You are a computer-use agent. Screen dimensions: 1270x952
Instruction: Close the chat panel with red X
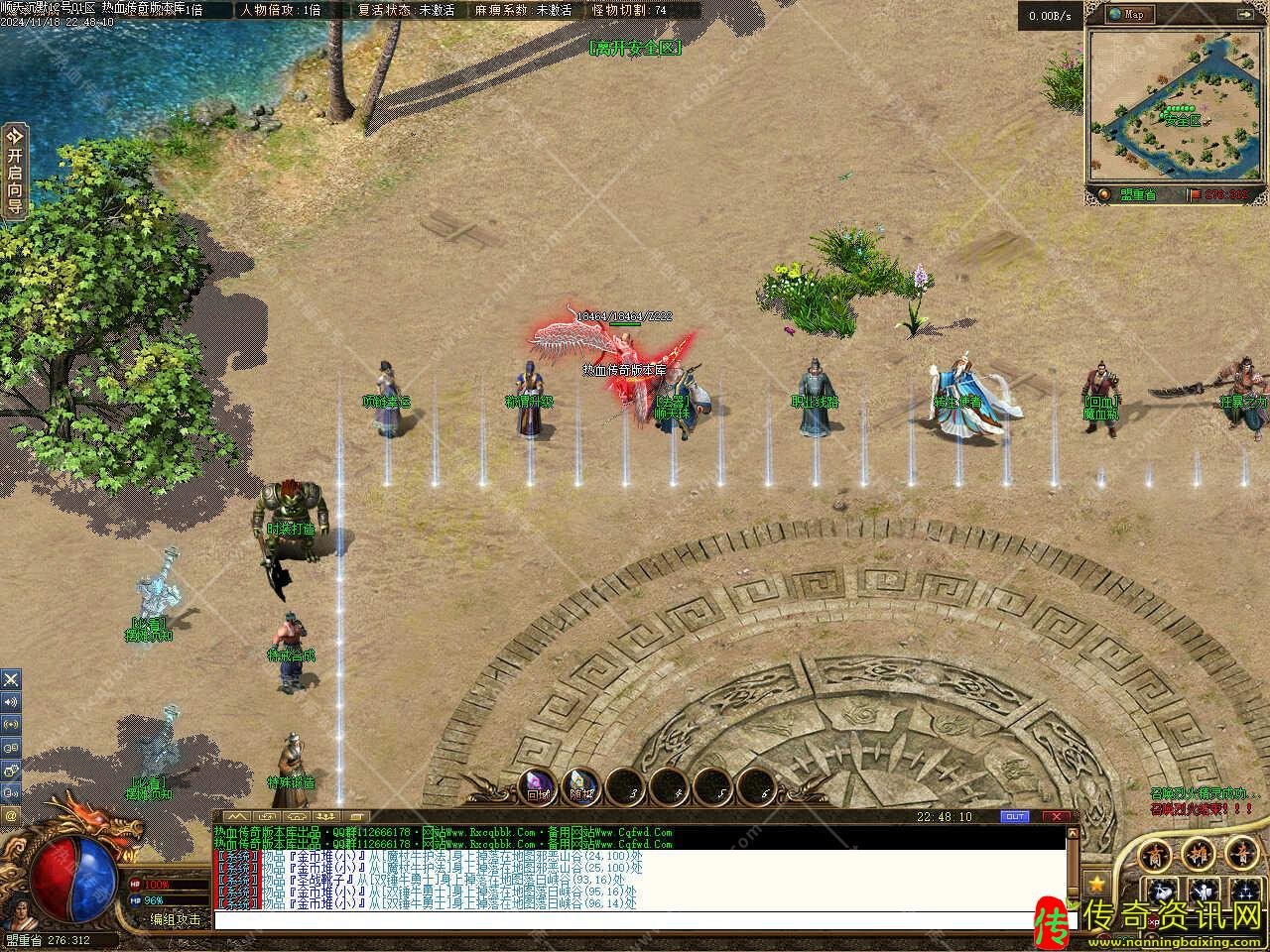coord(1059,817)
